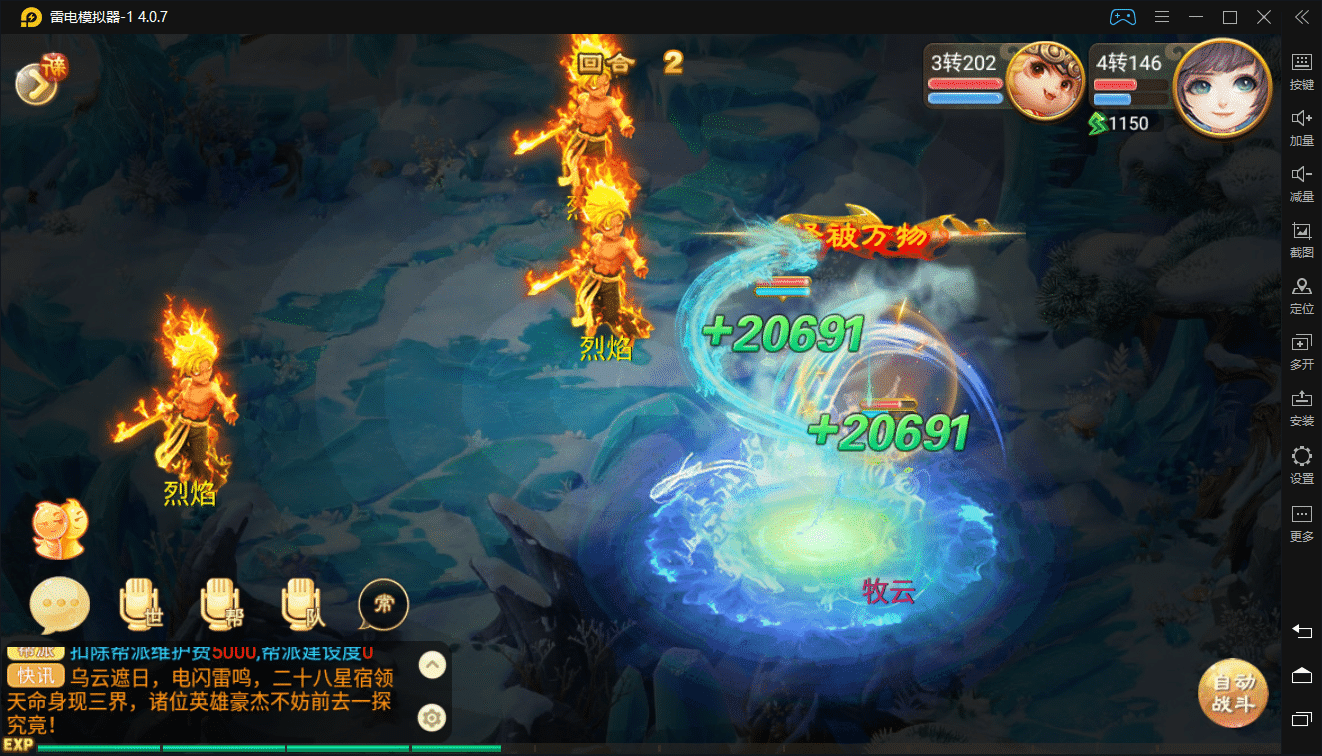Viewport: 1322px width, 756px height.
Task: Select the 队 team voice channel
Action: click(303, 605)
